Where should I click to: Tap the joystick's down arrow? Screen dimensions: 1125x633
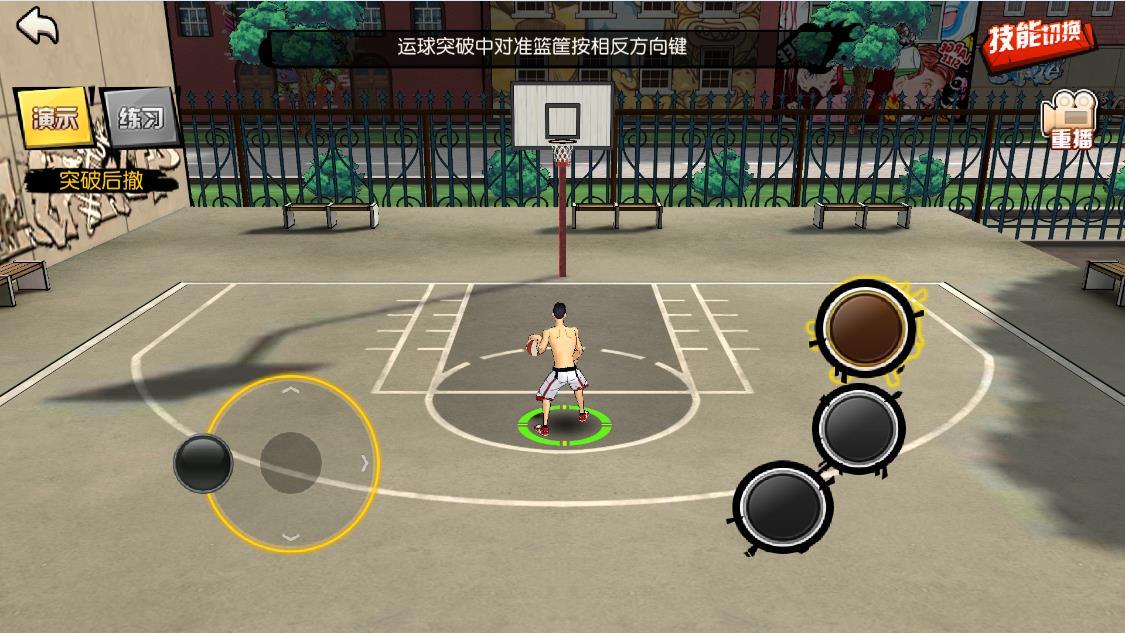pos(291,537)
